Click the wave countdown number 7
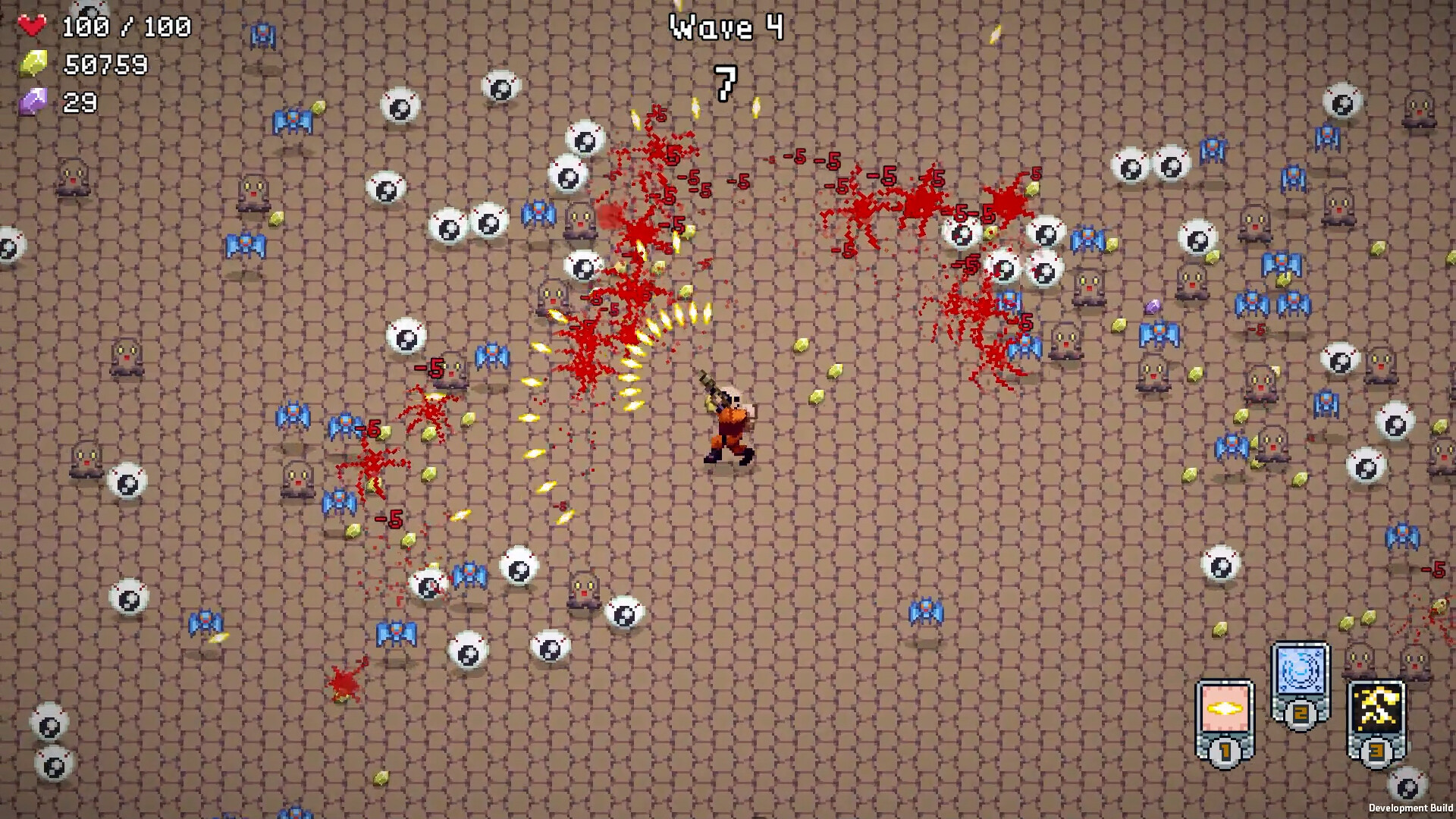The width and height of the screenshot is (1456, 819). pyautogui.click(x=725, y=85)
